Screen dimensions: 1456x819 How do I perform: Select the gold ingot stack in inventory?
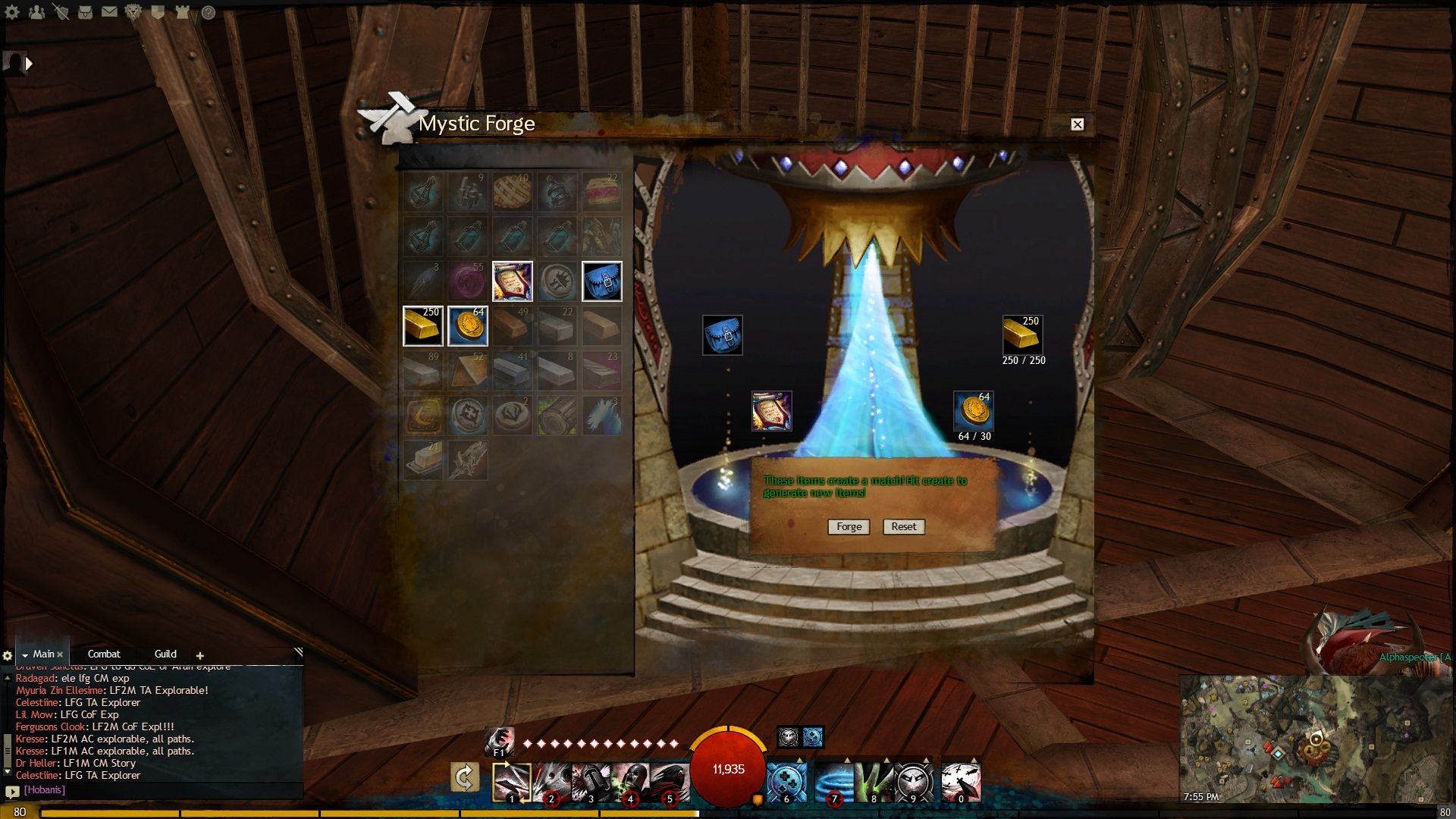422,326
